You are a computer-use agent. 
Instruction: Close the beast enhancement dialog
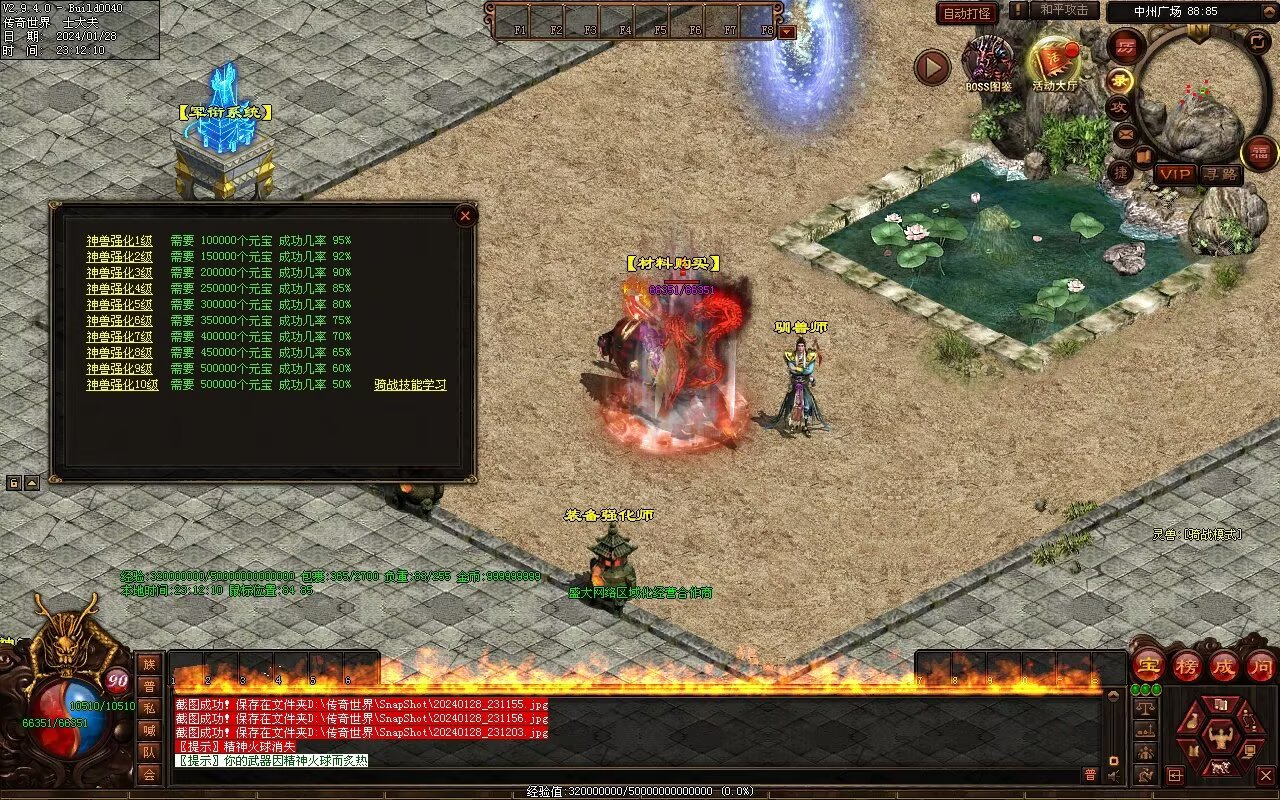coord(464,215)
